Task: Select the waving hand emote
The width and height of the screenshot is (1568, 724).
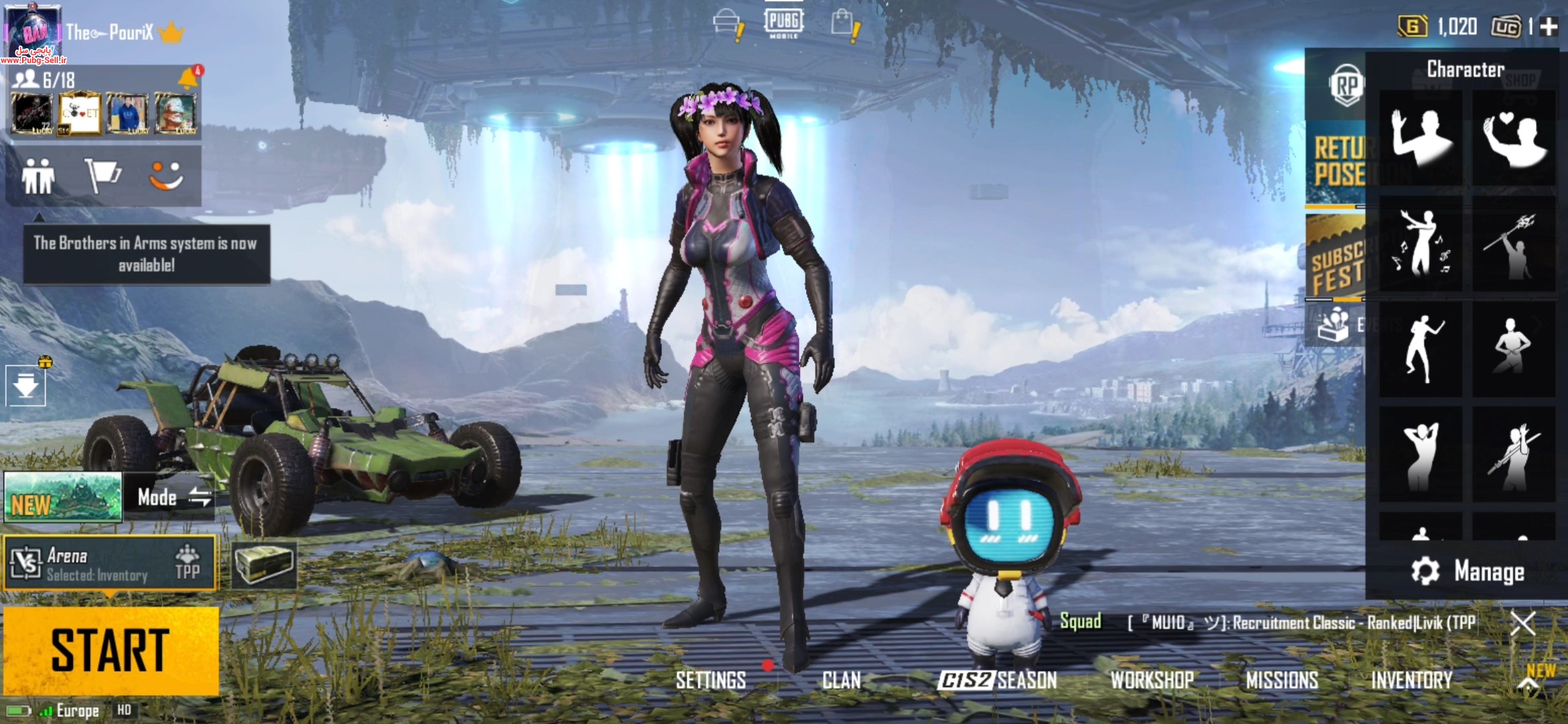Action: tap(1421, 139)
